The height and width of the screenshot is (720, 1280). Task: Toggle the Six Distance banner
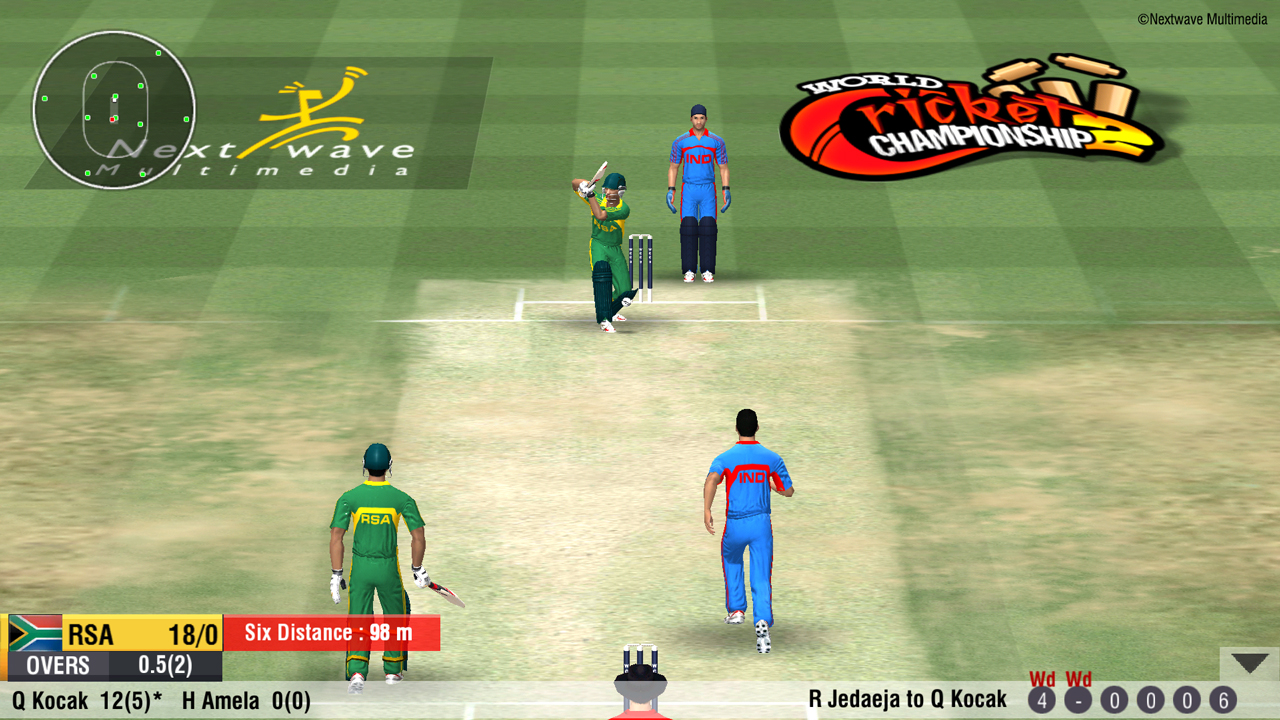point(332,633)
